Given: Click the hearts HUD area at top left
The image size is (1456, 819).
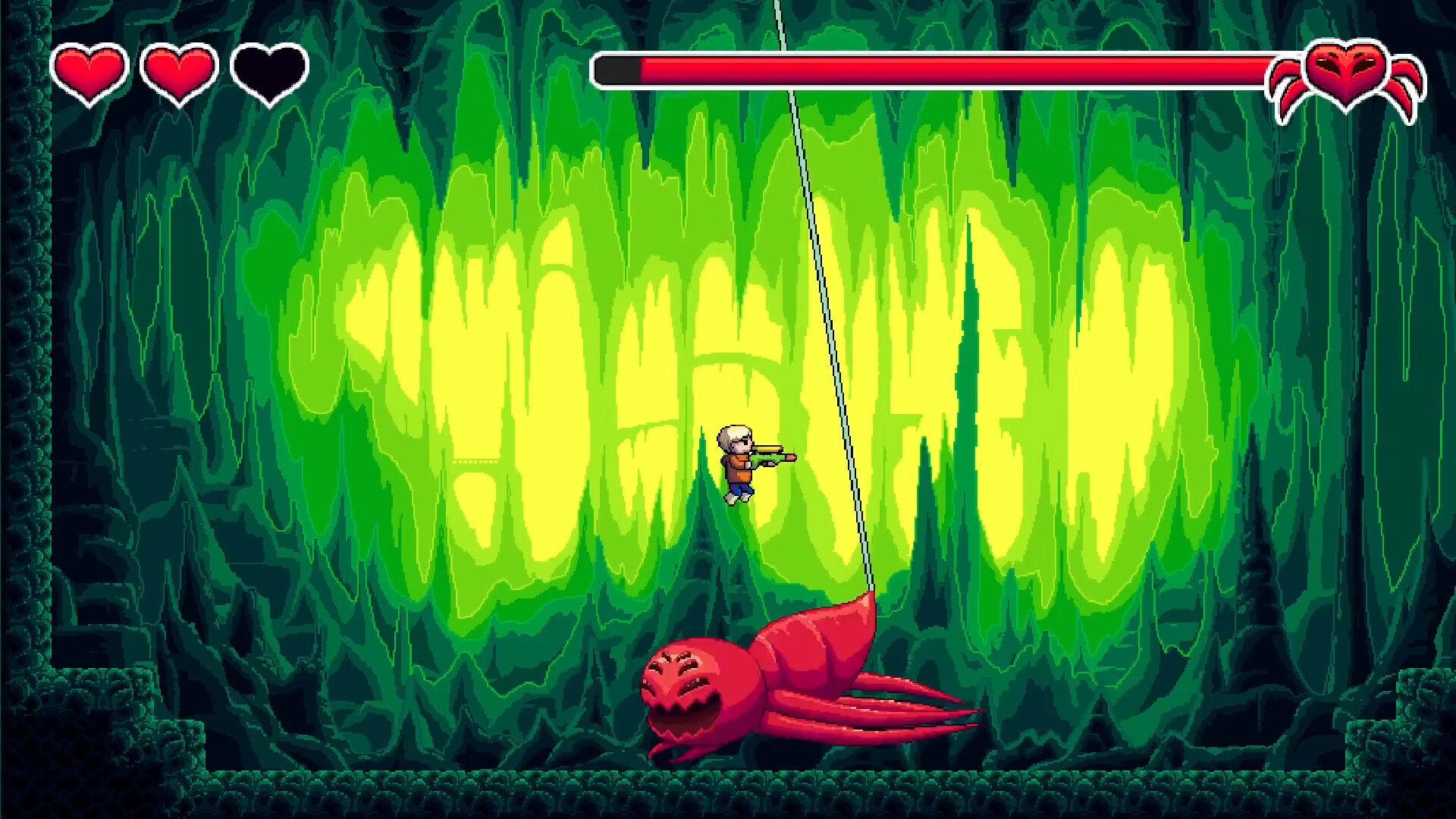Looking at the screenshot, I should [178, 72].
